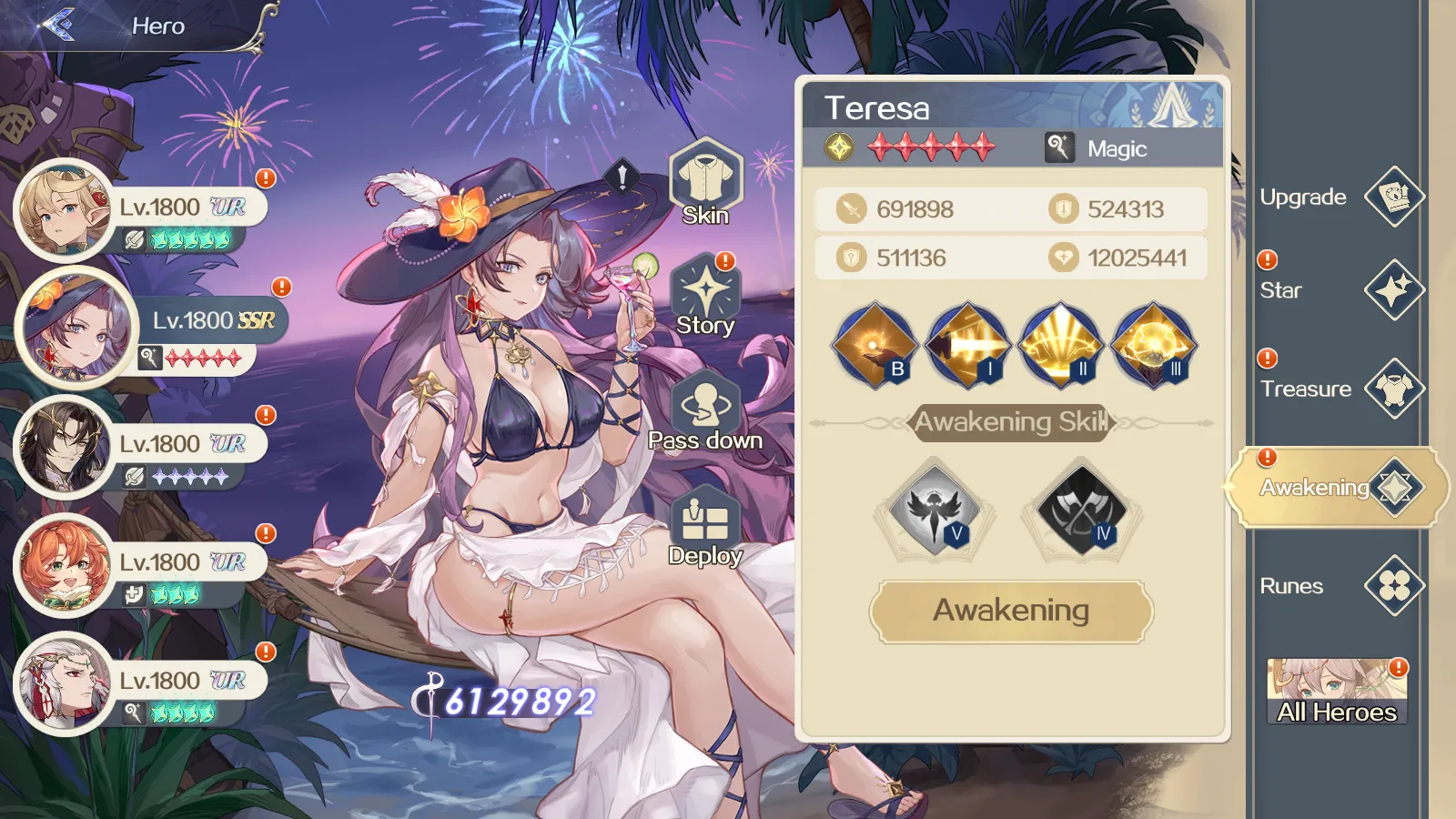Screen dimensions: 1456x819
Task: Open the Deploy formation screen
Action: point(705,528)
